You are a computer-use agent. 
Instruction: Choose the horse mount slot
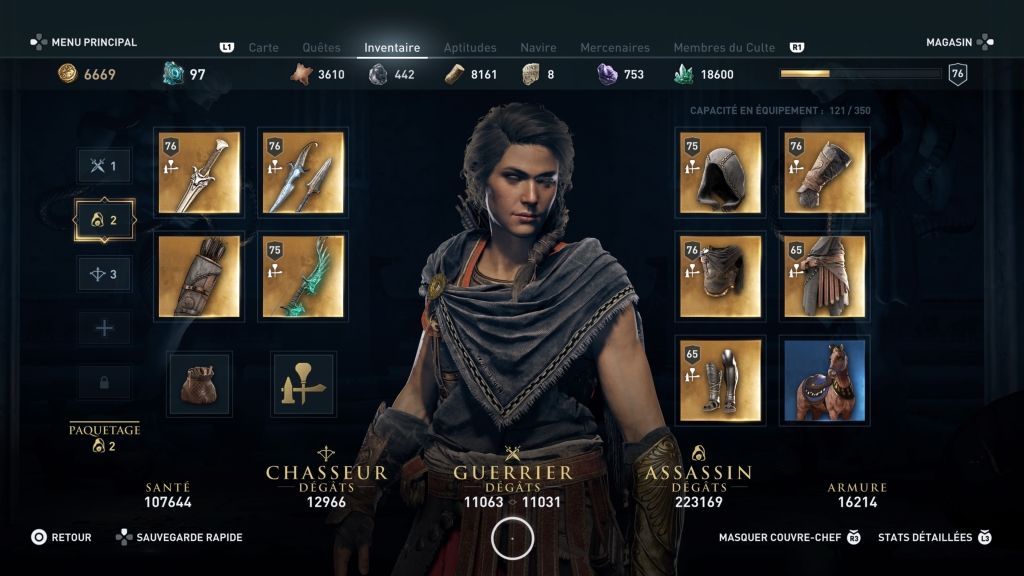825,379
